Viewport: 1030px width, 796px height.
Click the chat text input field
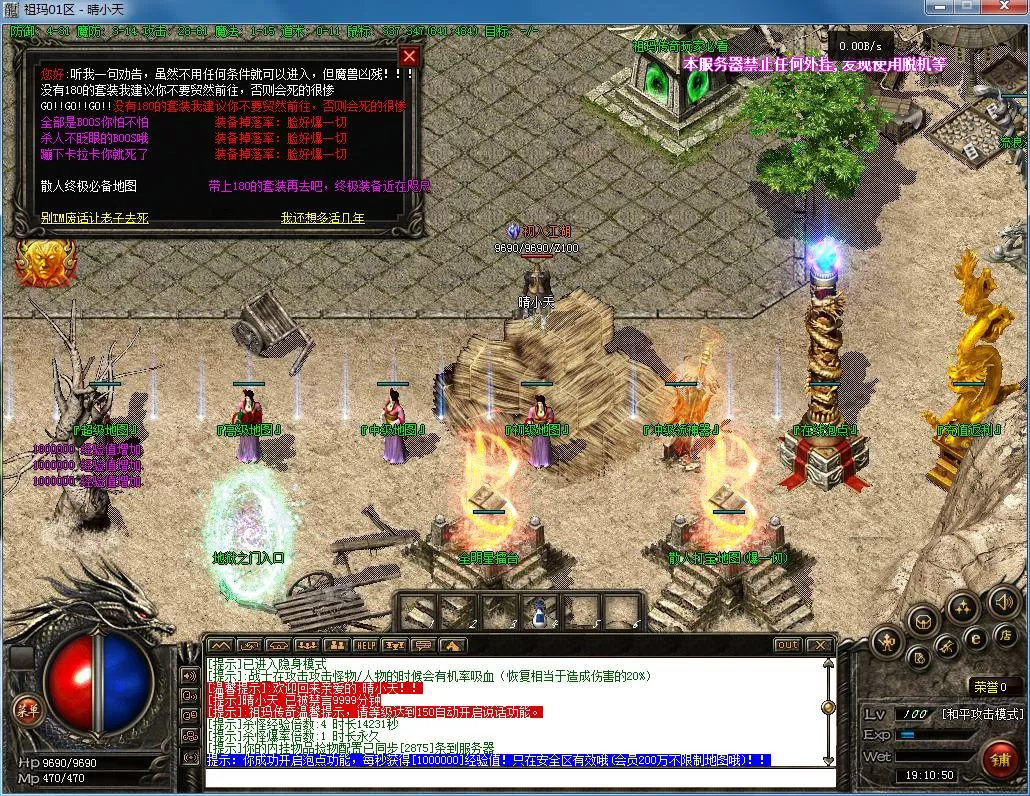coord(520,777)
